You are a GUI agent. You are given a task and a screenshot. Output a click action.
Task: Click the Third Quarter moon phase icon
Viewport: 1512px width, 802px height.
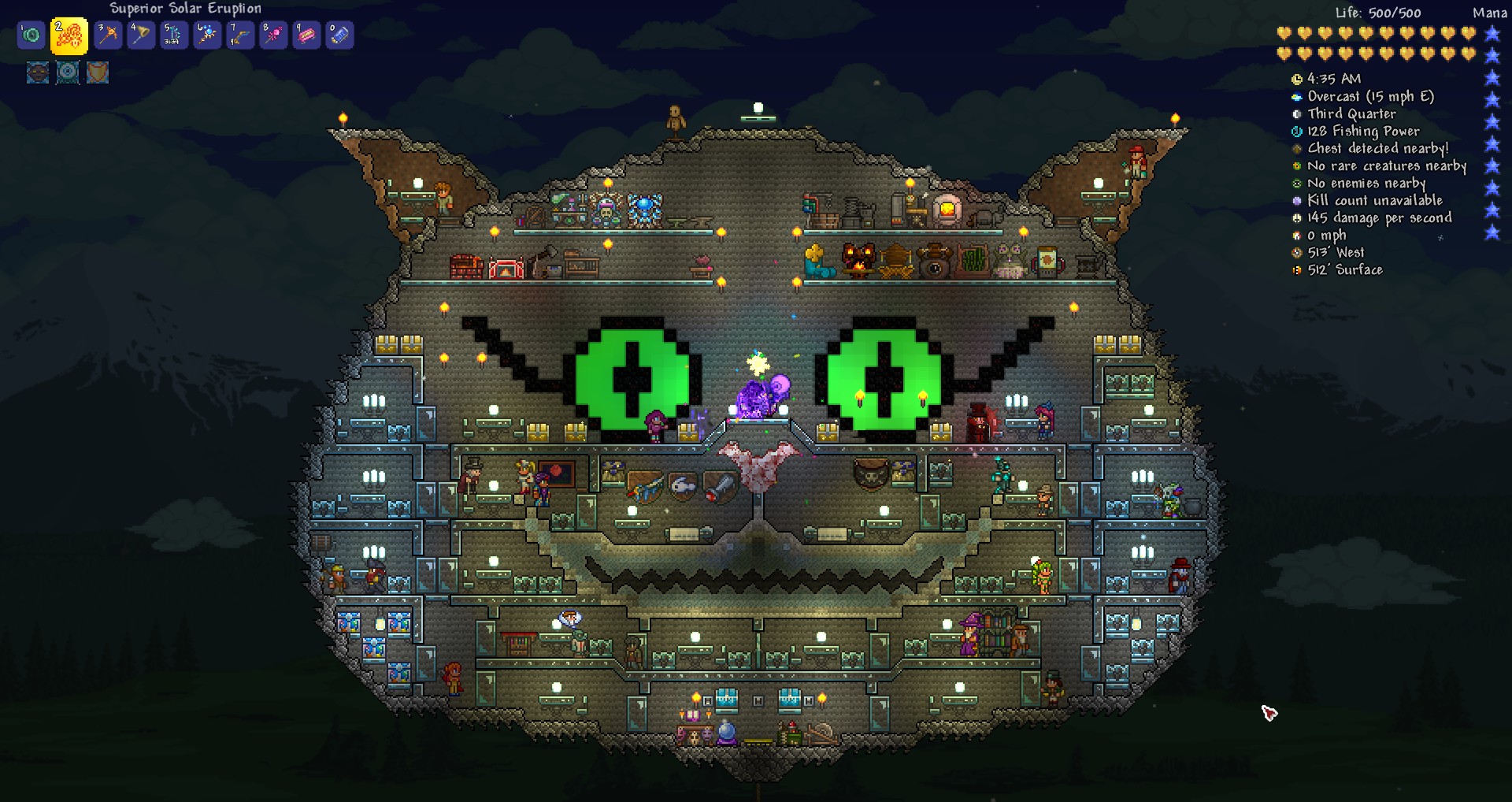1296,113
